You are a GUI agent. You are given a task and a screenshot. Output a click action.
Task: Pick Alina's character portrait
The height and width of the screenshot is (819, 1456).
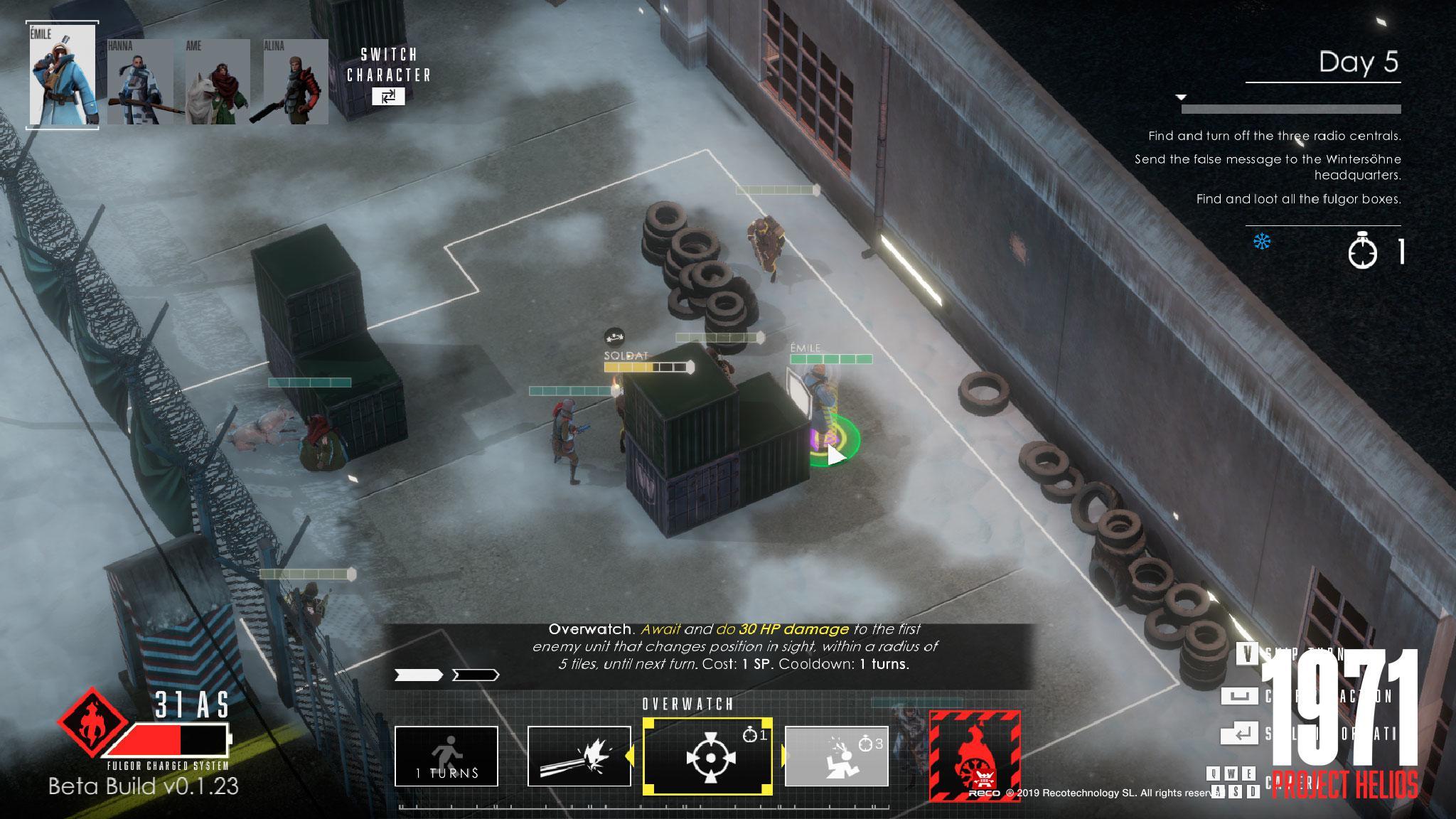pos(295,82)
